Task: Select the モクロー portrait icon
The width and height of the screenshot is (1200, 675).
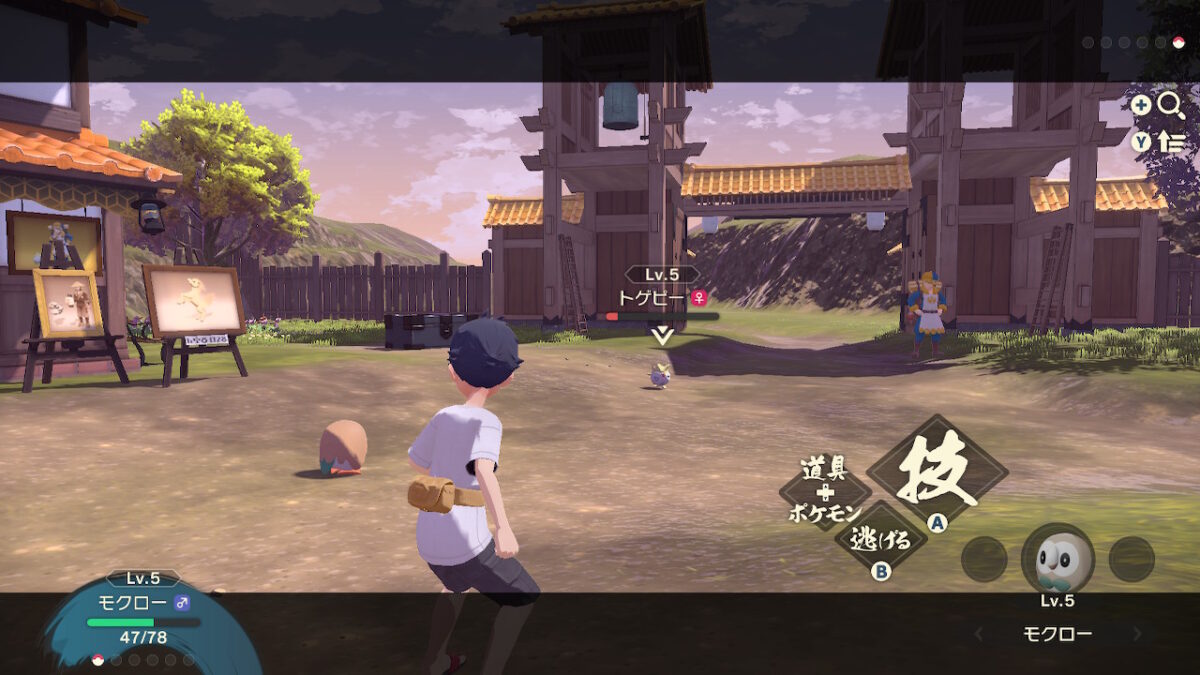Action: click(x=1057, y=559)
